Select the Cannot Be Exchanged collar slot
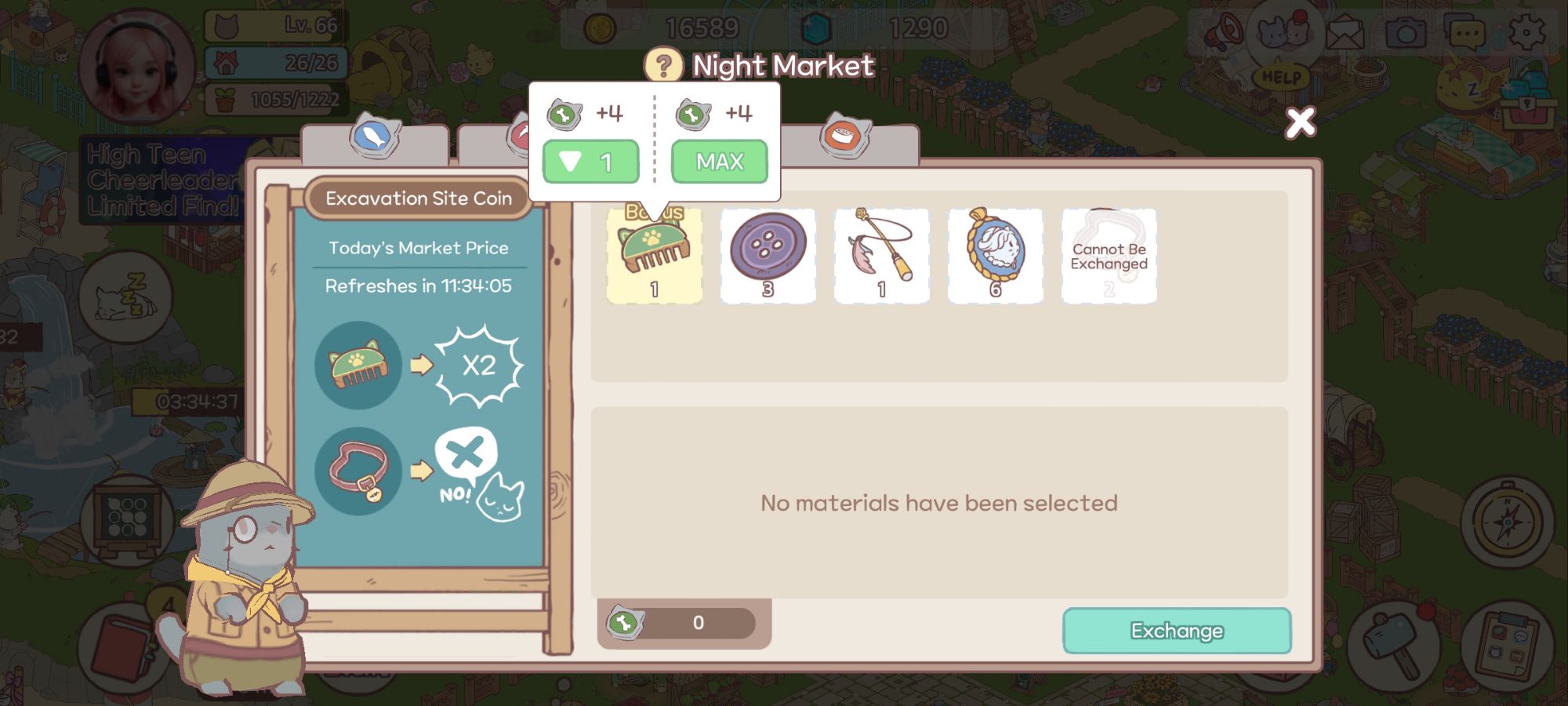 (1109, 256)
